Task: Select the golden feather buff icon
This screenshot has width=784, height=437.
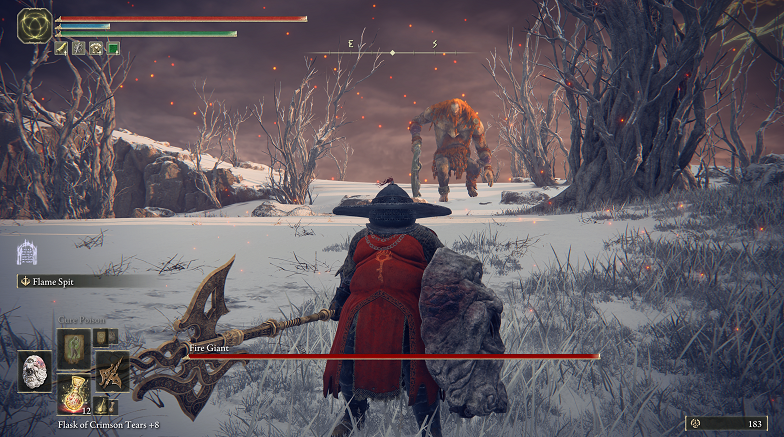Action: coord(61,47)
